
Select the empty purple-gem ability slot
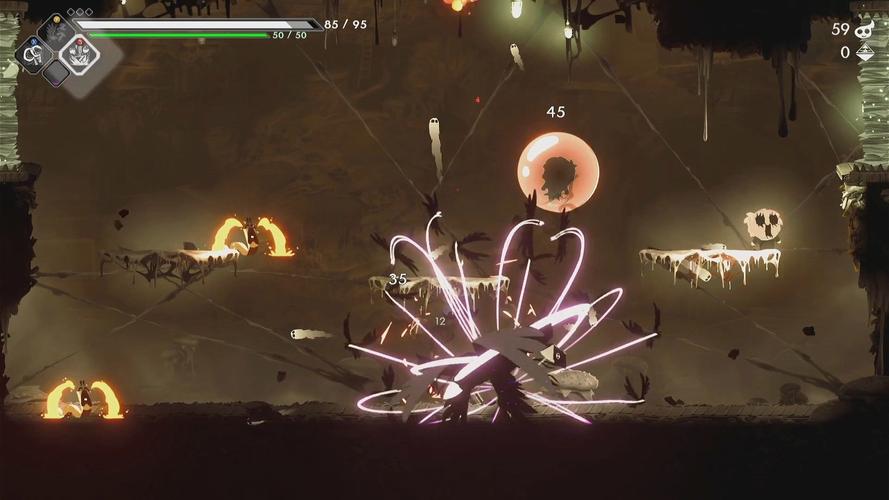56,73
